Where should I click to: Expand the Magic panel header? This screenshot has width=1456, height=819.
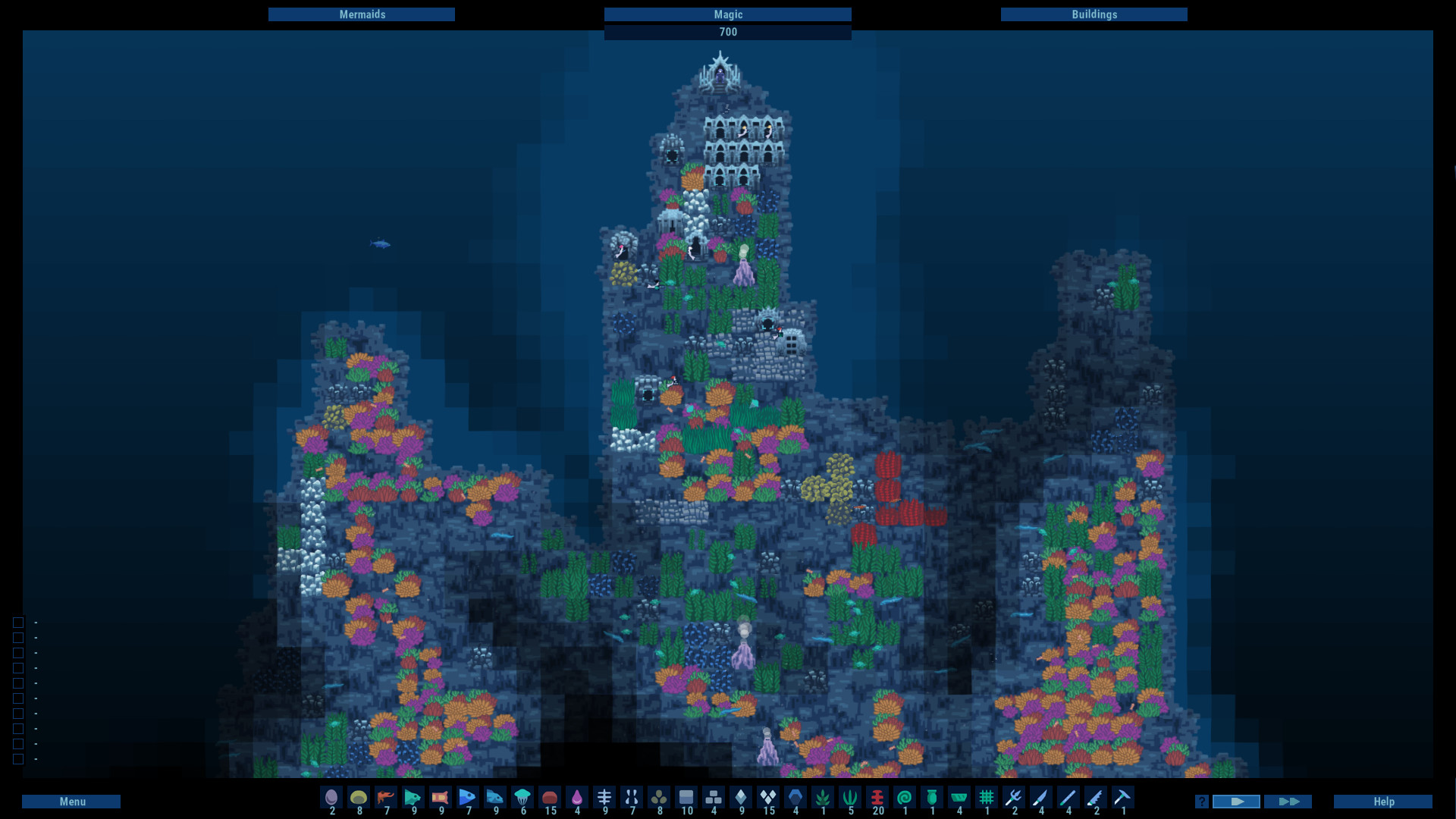(727, 14)
